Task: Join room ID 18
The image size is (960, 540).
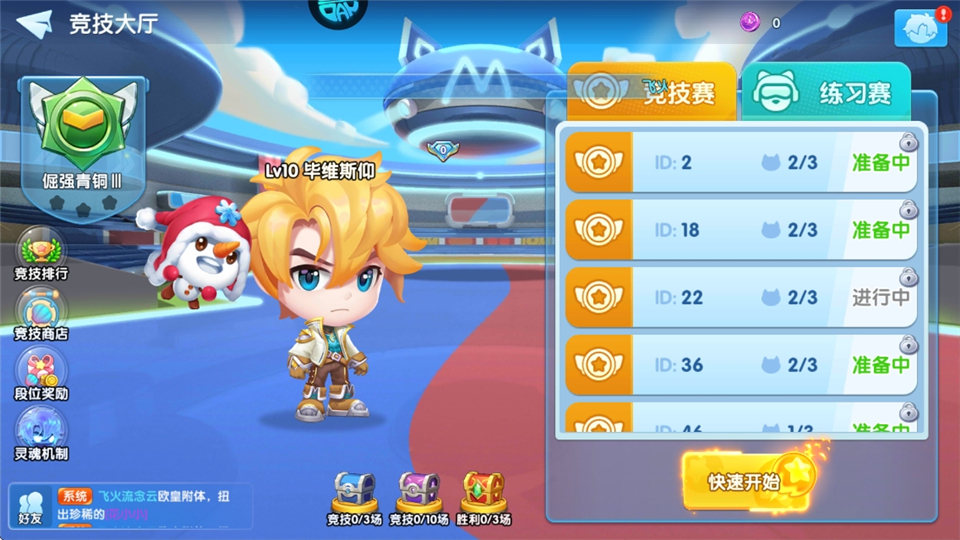Action: coord(740,230)
